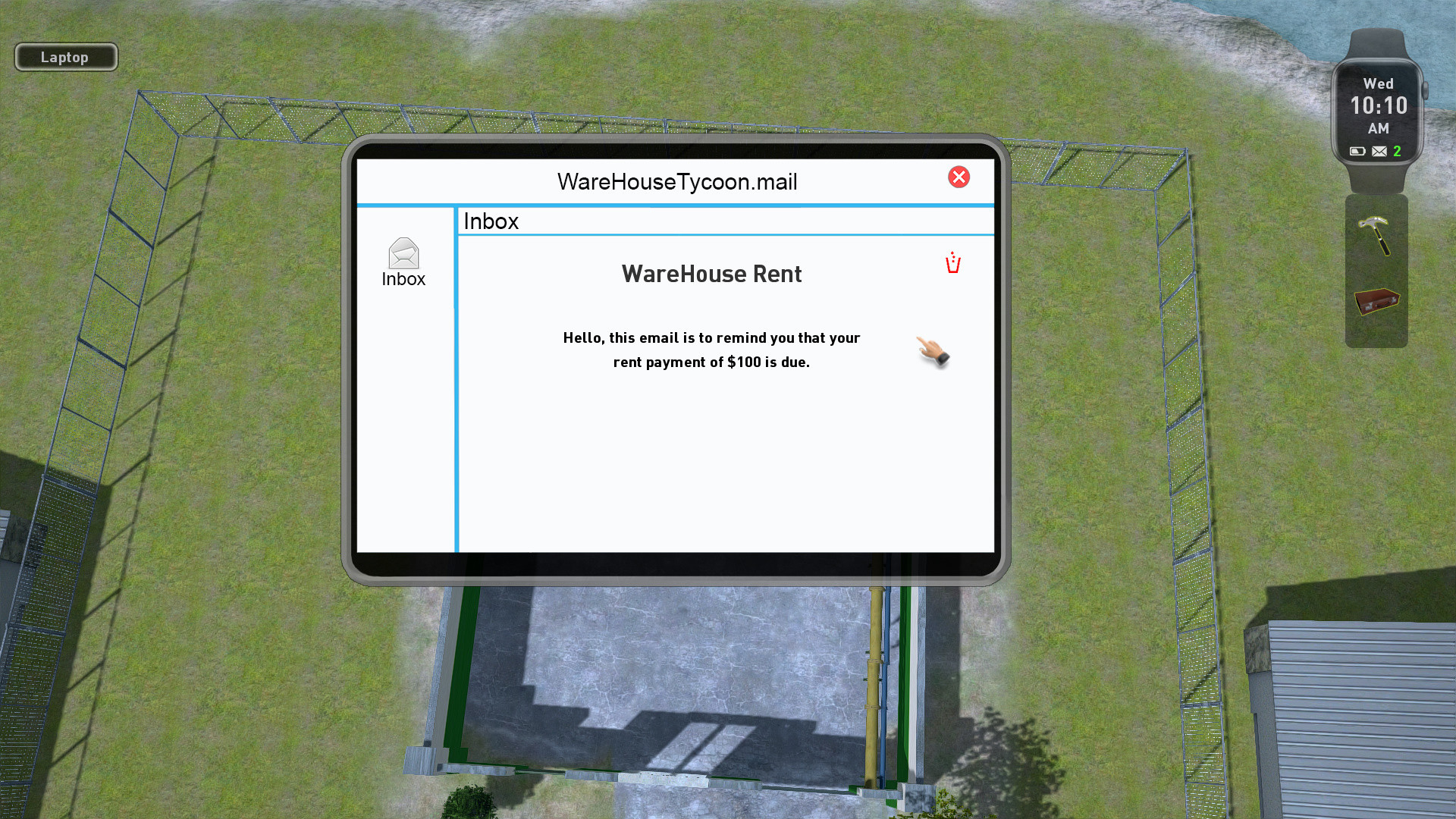Open the WareHouse Rent subject line

711,274
